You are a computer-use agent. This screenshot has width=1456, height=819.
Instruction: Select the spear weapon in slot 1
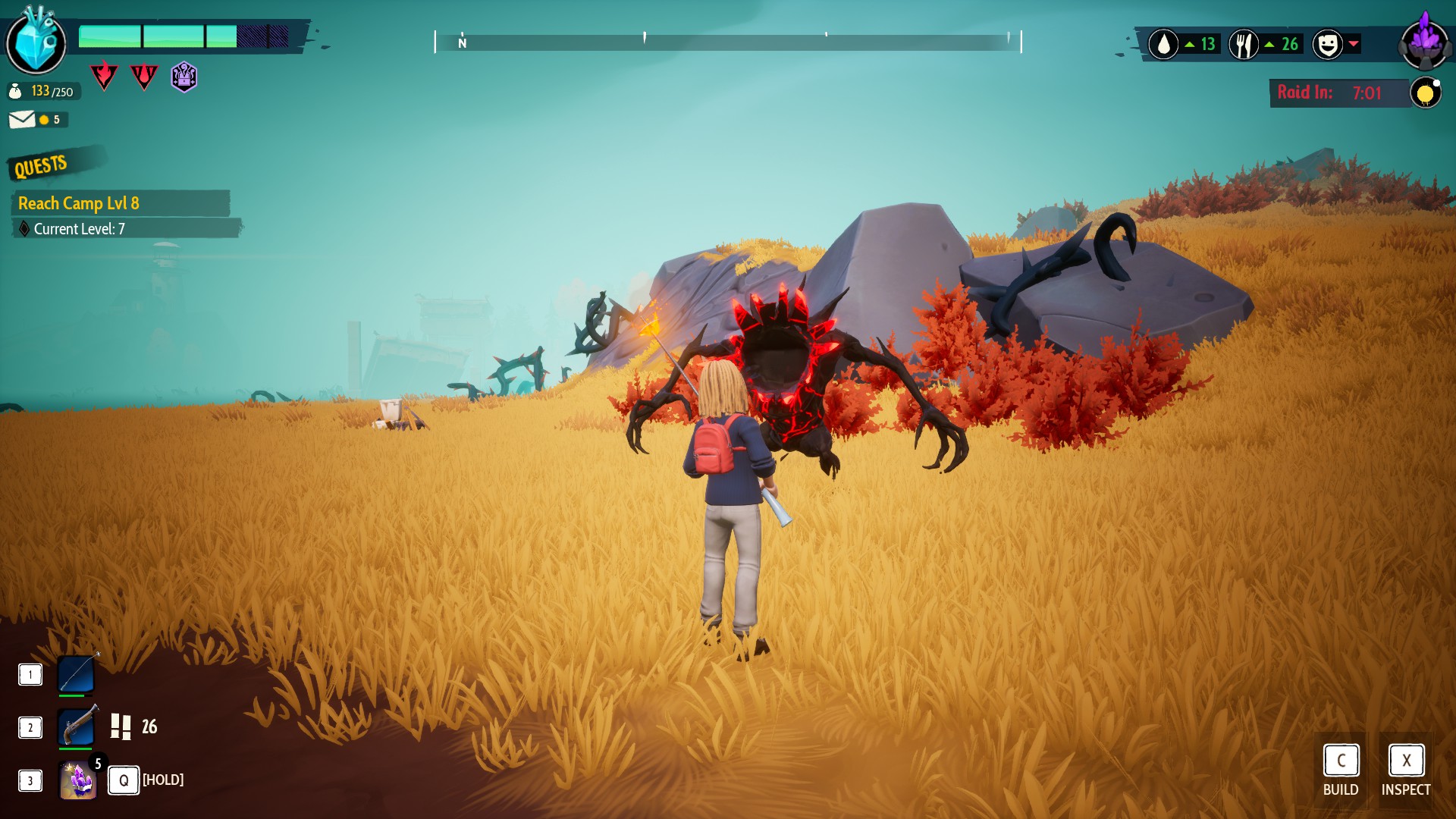pyautogui.click(x=77, y=674)
